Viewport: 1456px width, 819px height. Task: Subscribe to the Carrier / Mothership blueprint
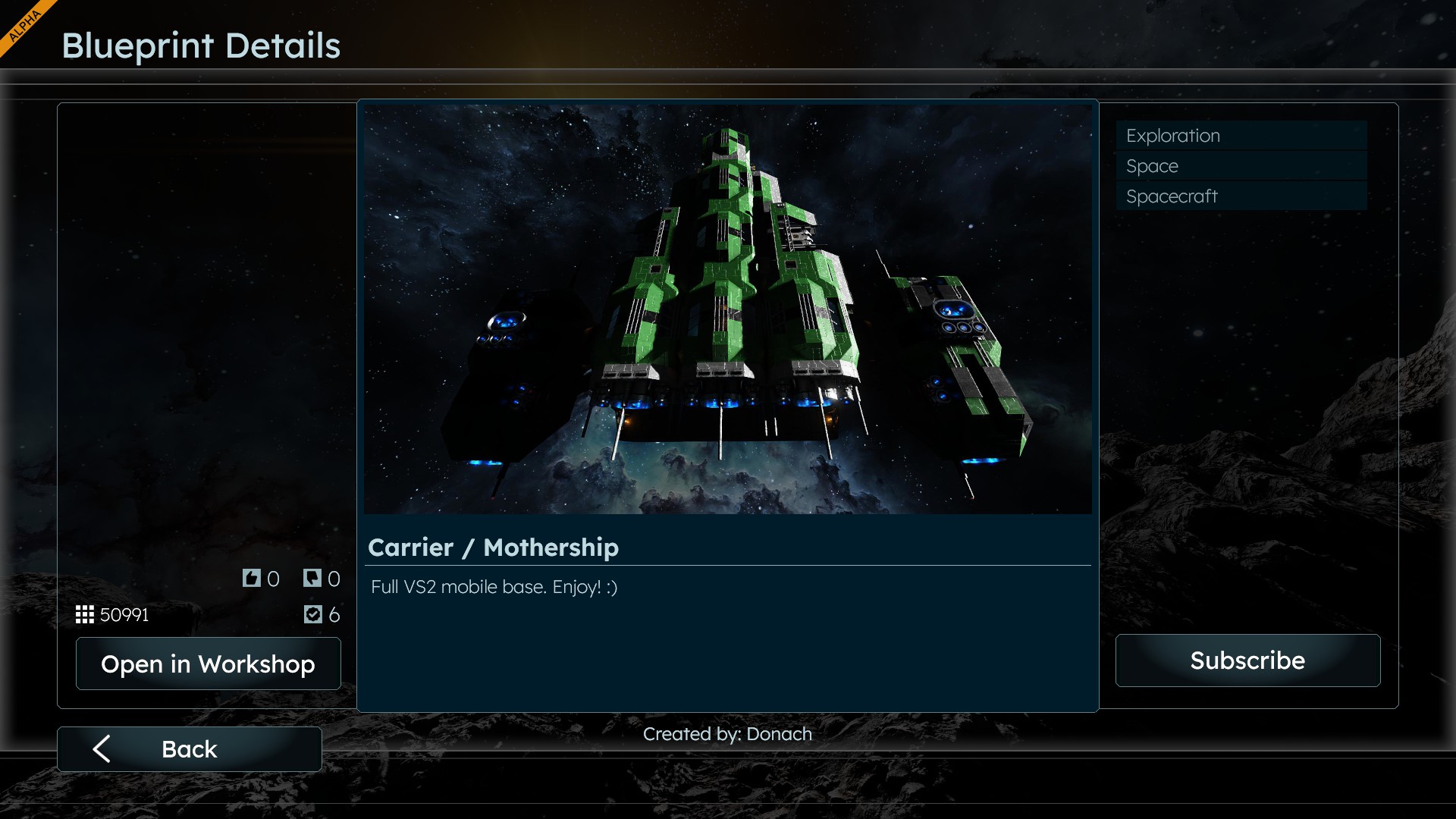(x=1247, y=661)
